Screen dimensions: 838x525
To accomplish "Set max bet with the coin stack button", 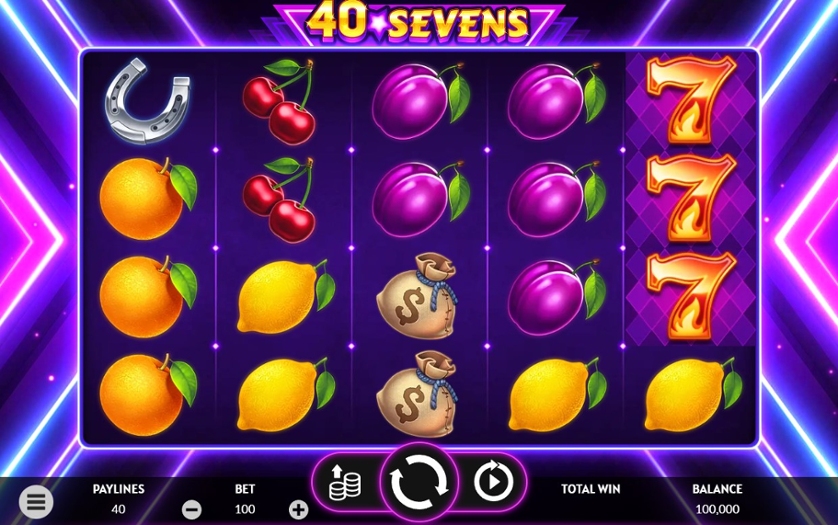I will pos(344,482).
